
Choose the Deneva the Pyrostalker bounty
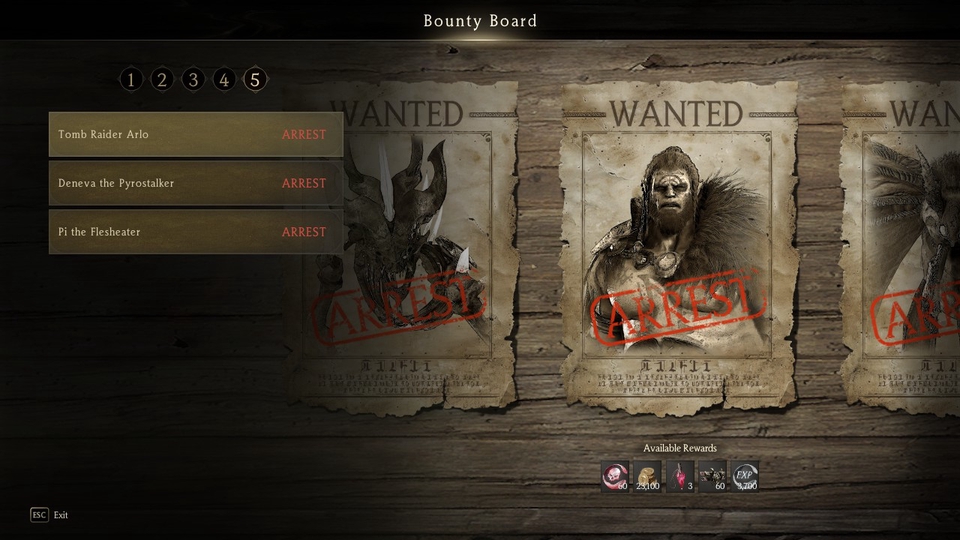tap(196, 184)
